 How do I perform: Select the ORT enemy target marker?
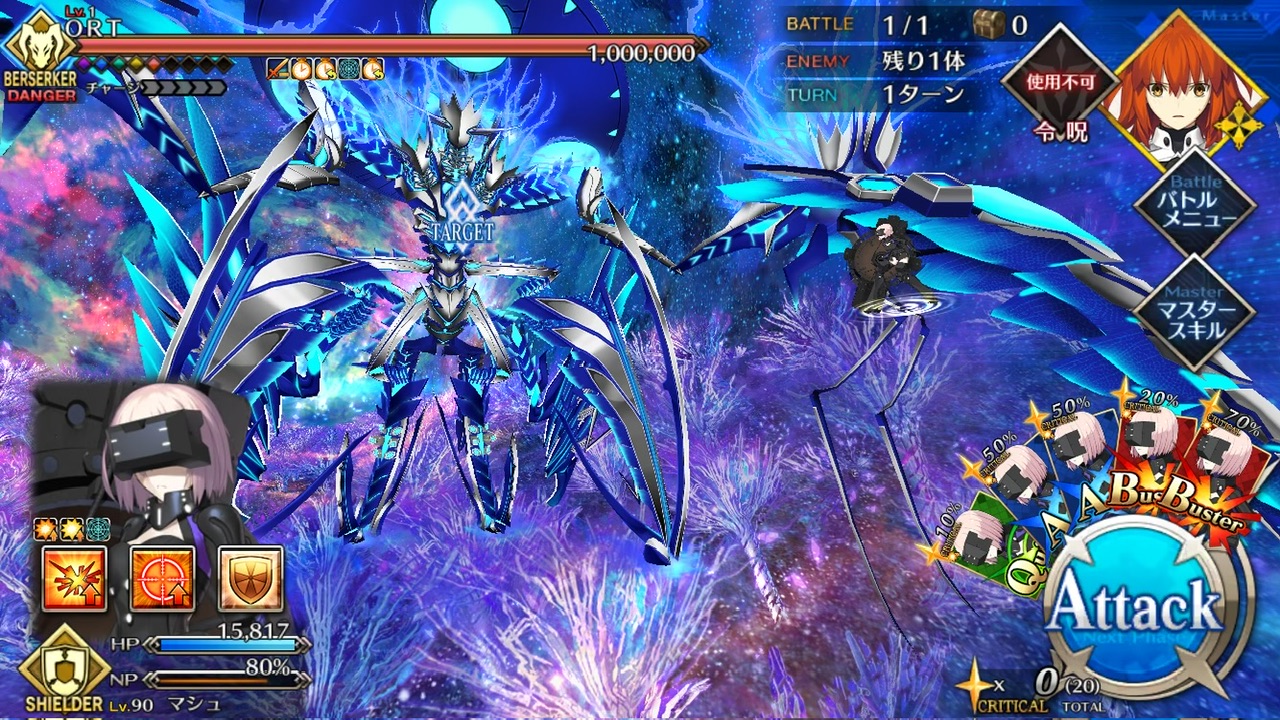click(x=459, y=213)
